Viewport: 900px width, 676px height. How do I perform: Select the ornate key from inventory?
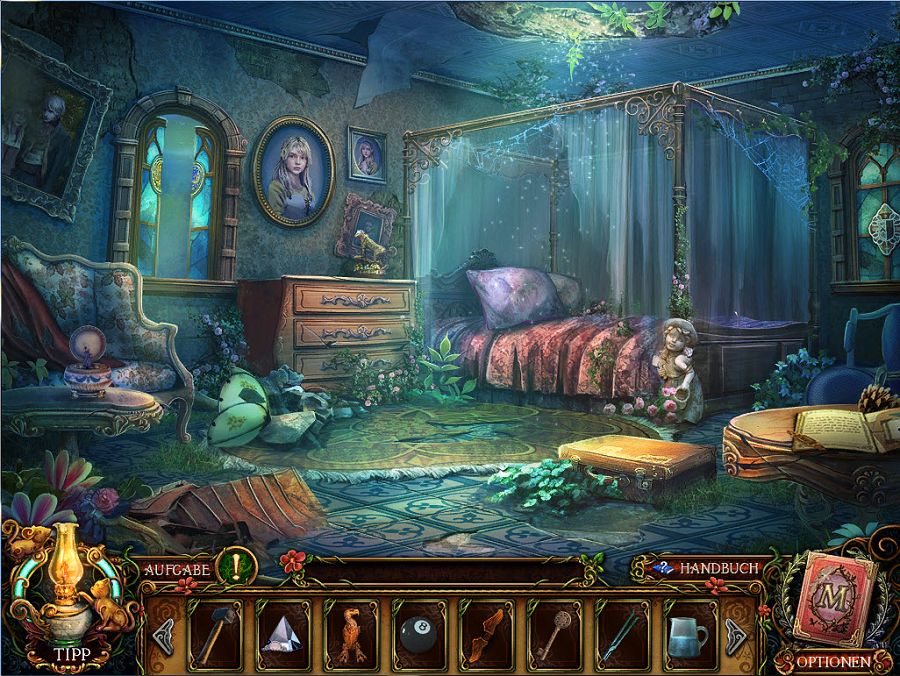[x=554, y=634]
